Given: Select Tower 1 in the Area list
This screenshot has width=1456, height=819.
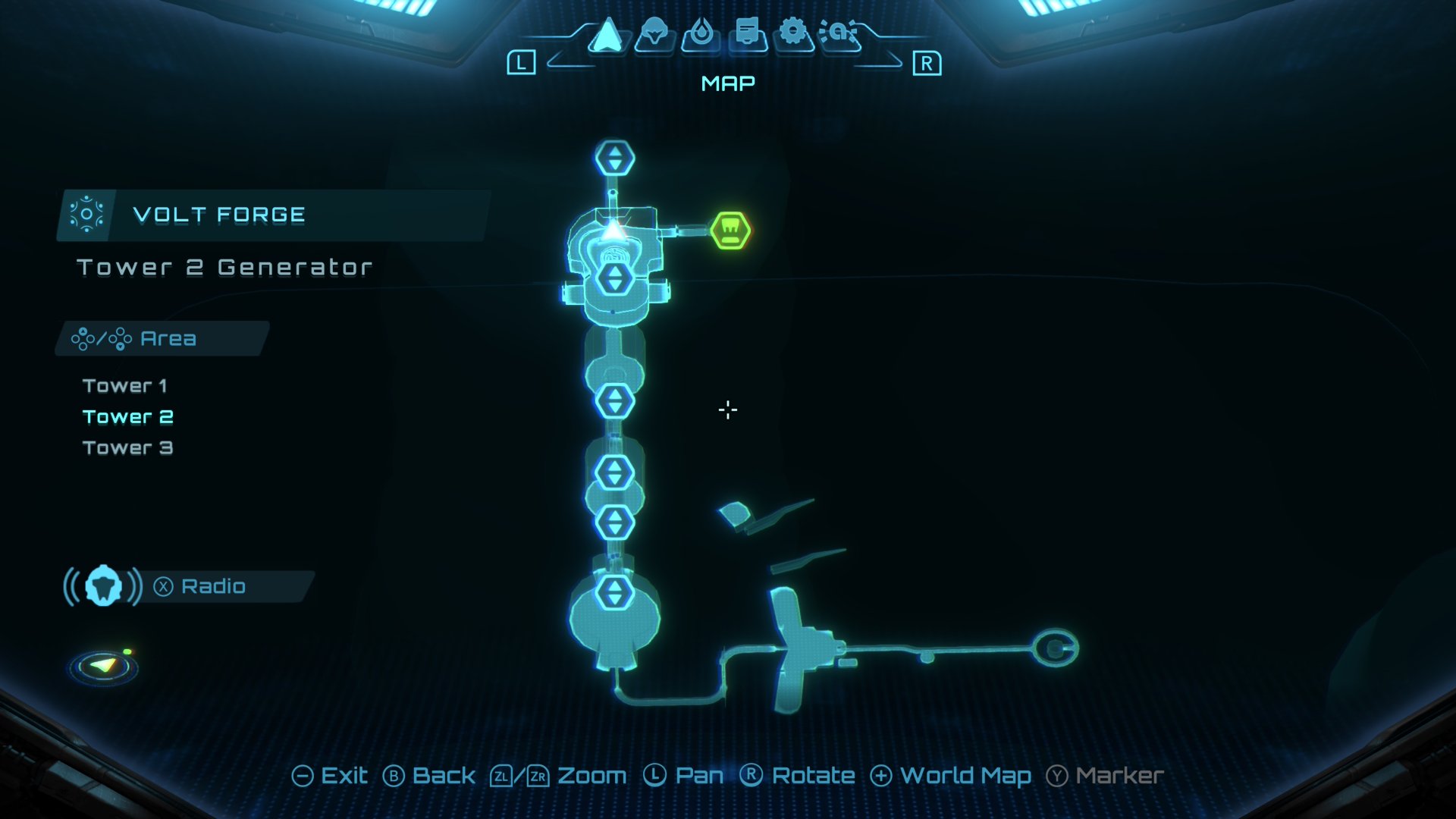Looking at the screenshot, I should (x=125, y=386).
